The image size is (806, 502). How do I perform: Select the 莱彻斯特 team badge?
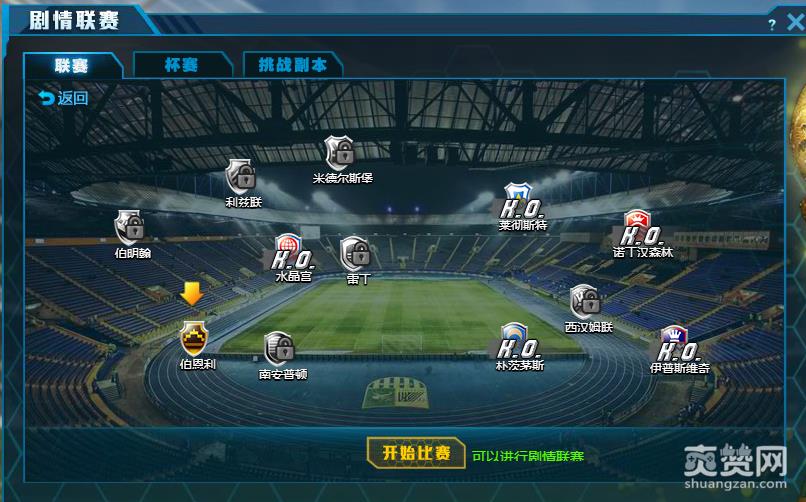click(x=518, y=202)
